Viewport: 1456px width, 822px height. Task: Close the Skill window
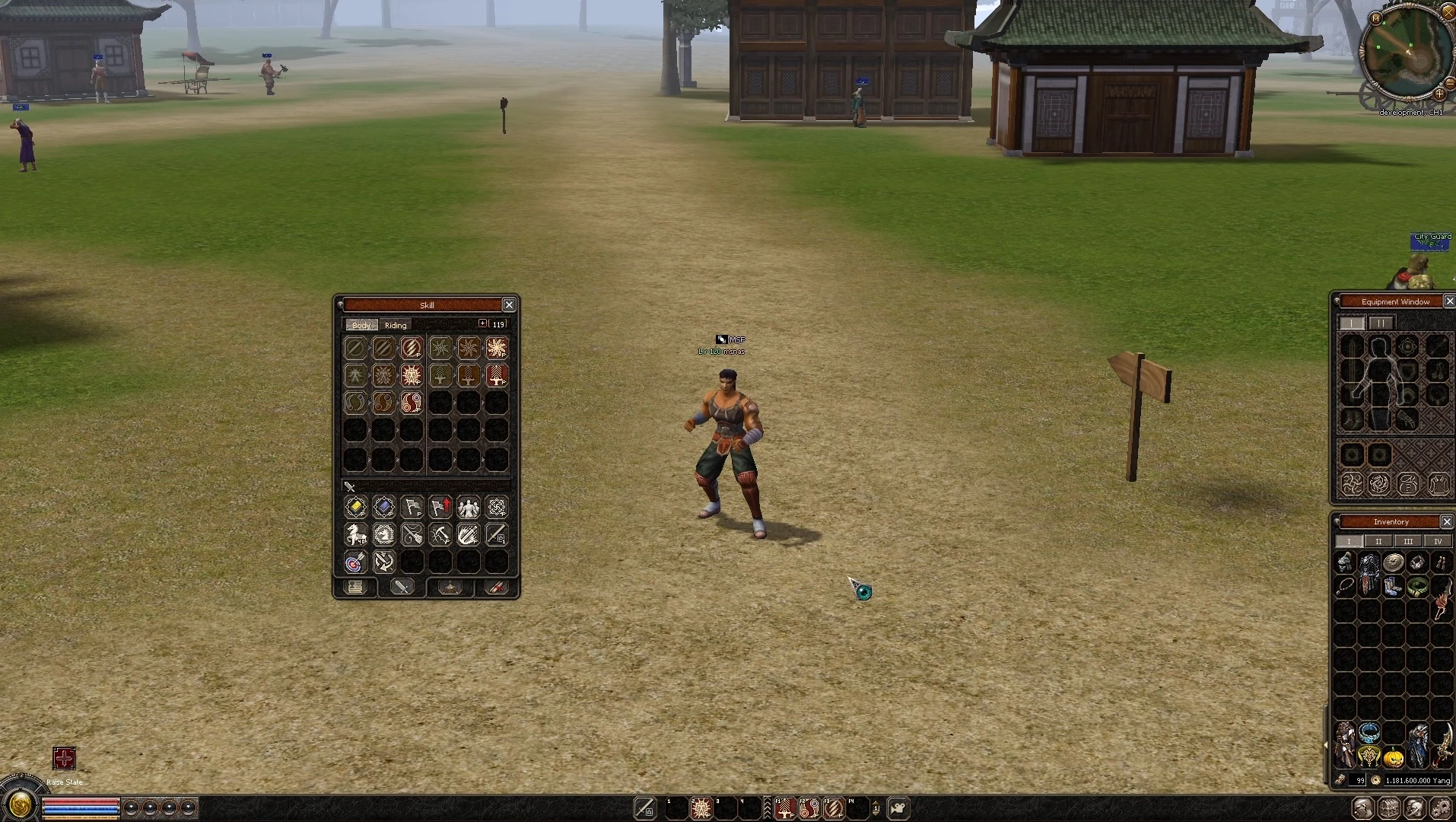click(x=509, y=305)
